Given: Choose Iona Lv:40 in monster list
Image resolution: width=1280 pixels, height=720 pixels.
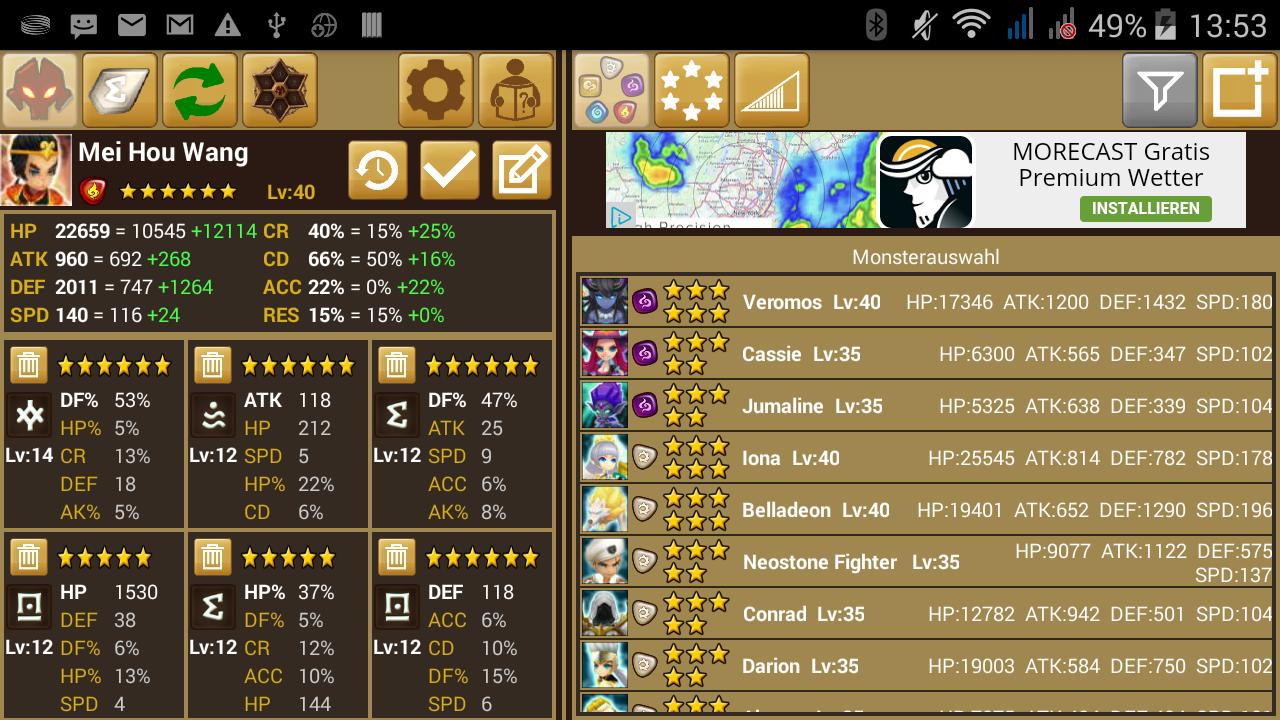Looking at the screenshot, I should [x=926, y=458].
